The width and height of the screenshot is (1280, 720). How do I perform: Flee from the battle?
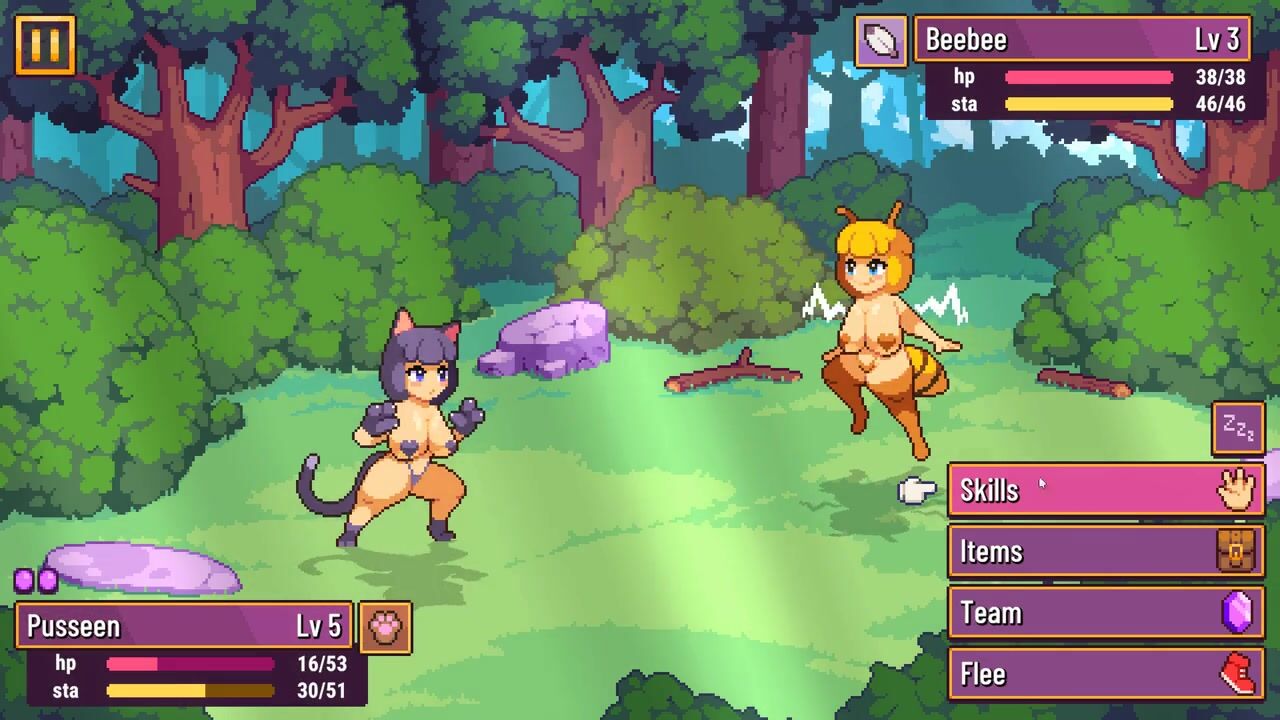coord(1105,675)
